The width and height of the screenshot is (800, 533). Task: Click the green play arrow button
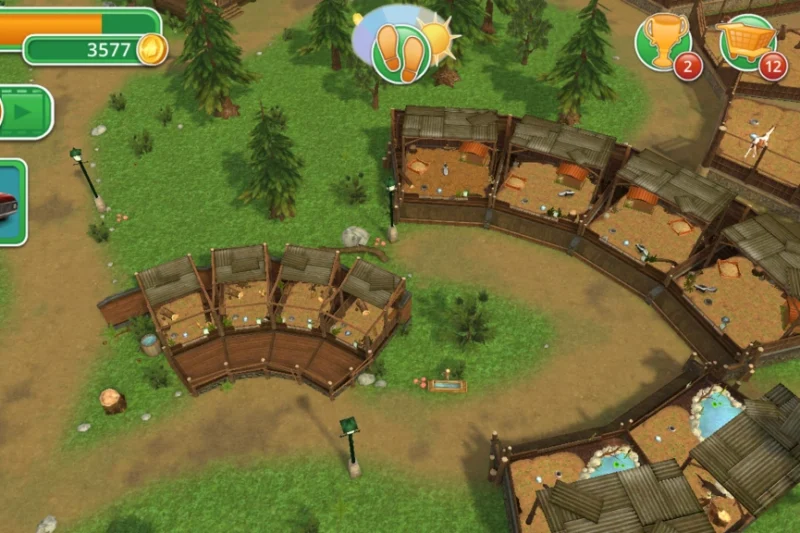(23, 112)
